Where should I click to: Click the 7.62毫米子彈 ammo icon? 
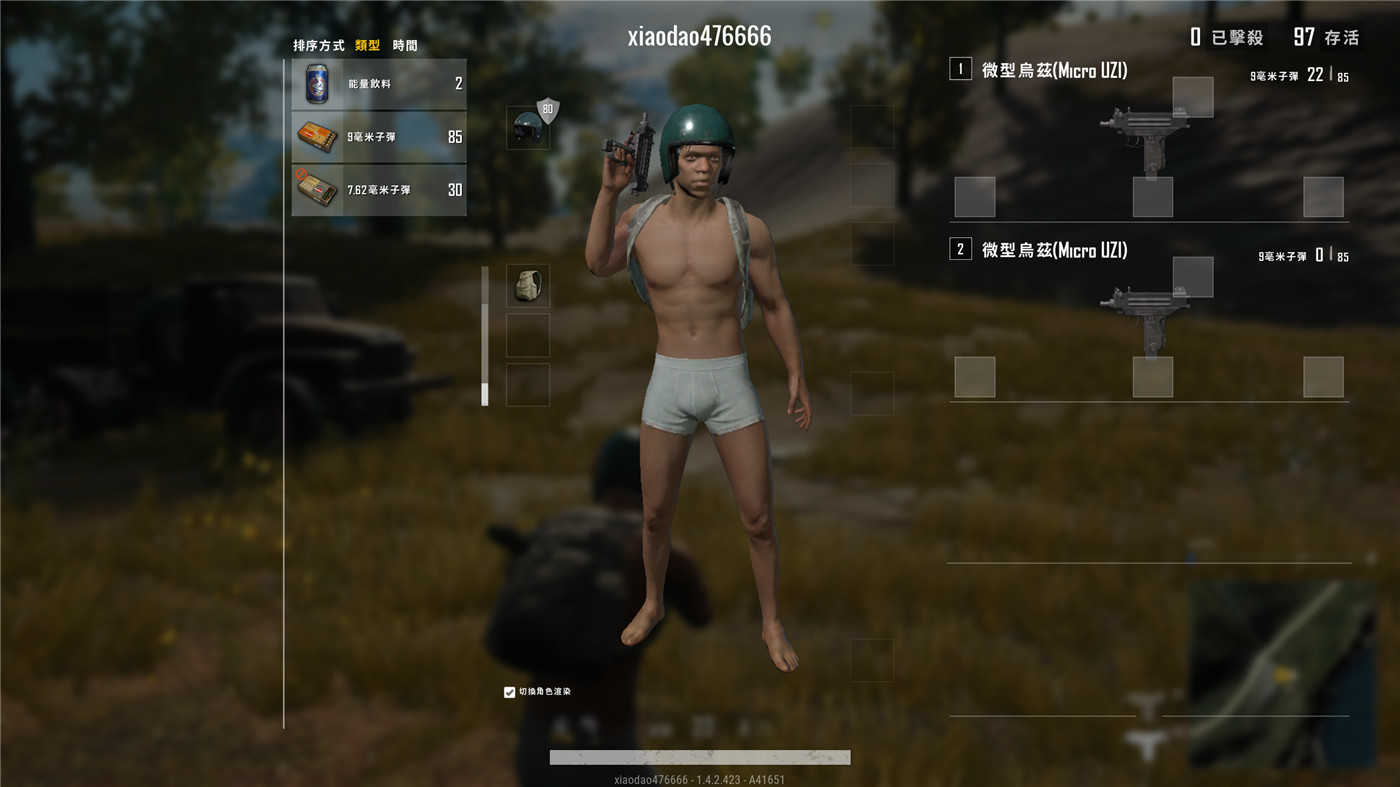click(x=316, y=188)
